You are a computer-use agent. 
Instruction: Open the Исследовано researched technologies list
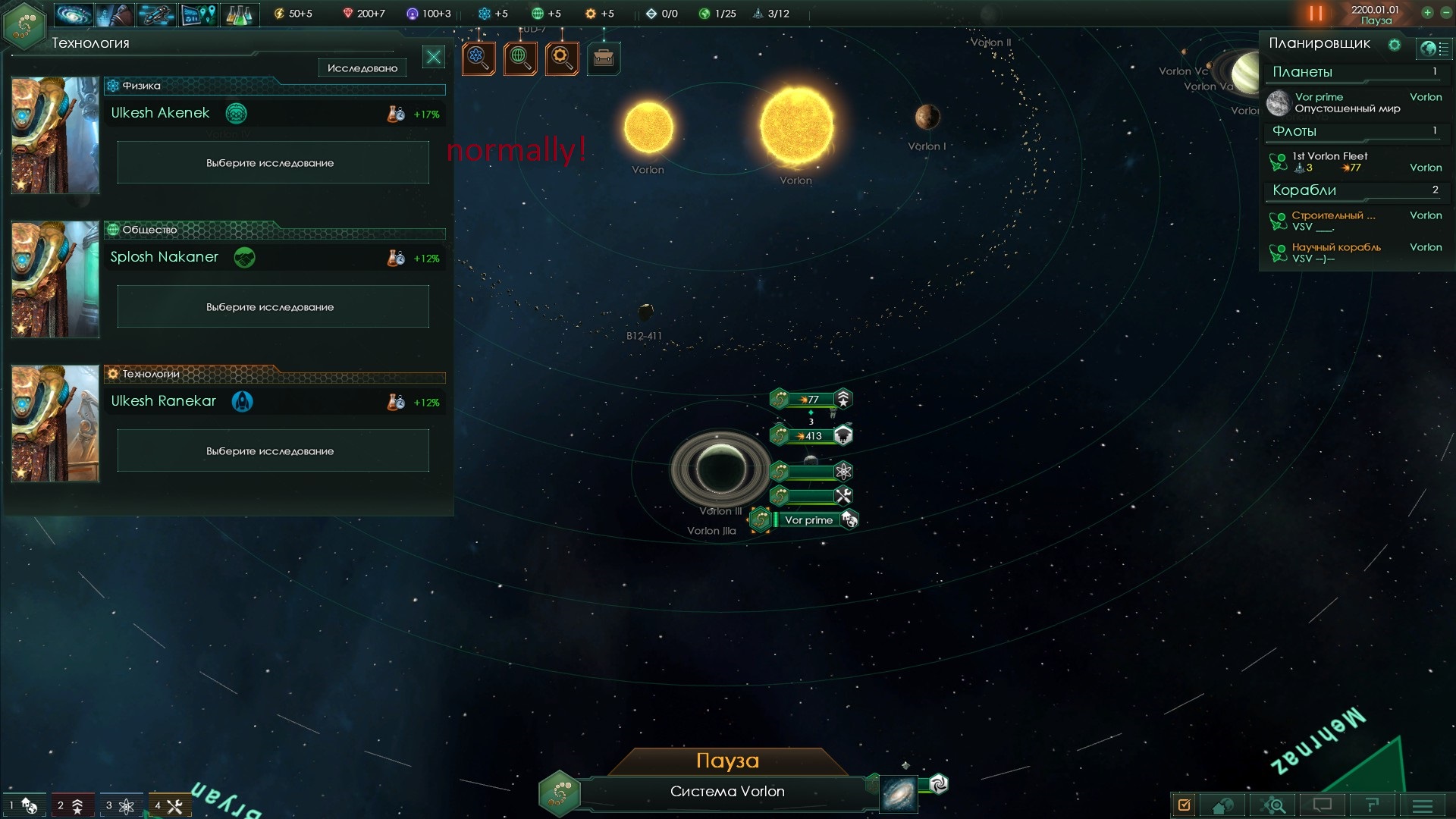pyautogui.click(x=362, y=68)
